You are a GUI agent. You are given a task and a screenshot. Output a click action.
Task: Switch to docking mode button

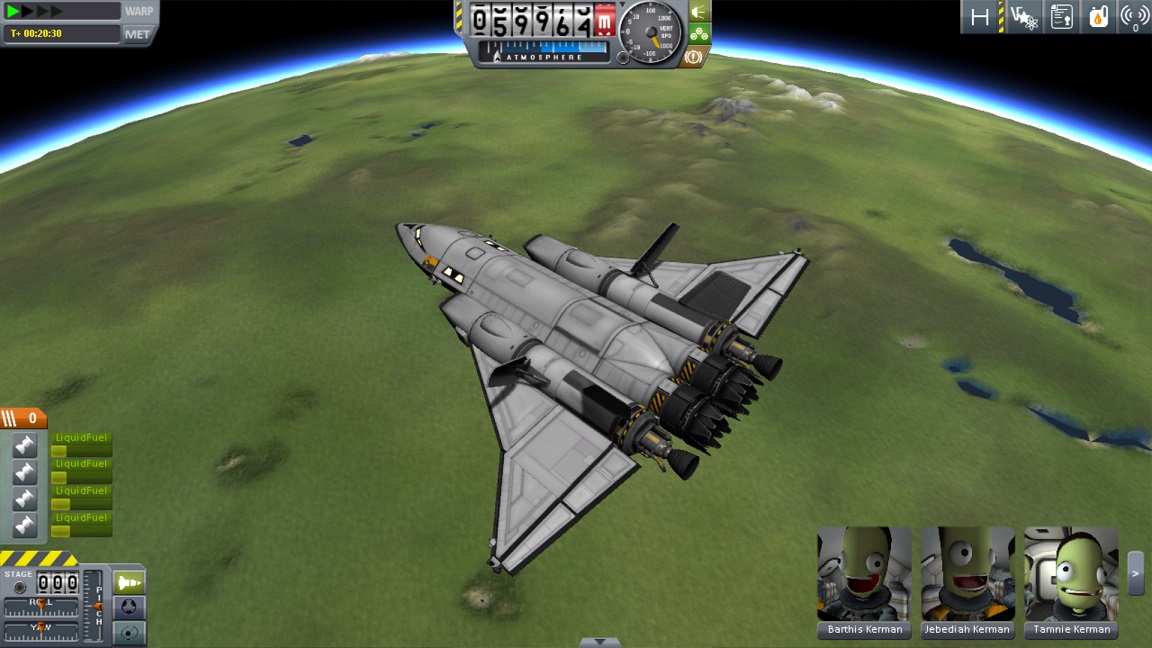click(129, 607)
